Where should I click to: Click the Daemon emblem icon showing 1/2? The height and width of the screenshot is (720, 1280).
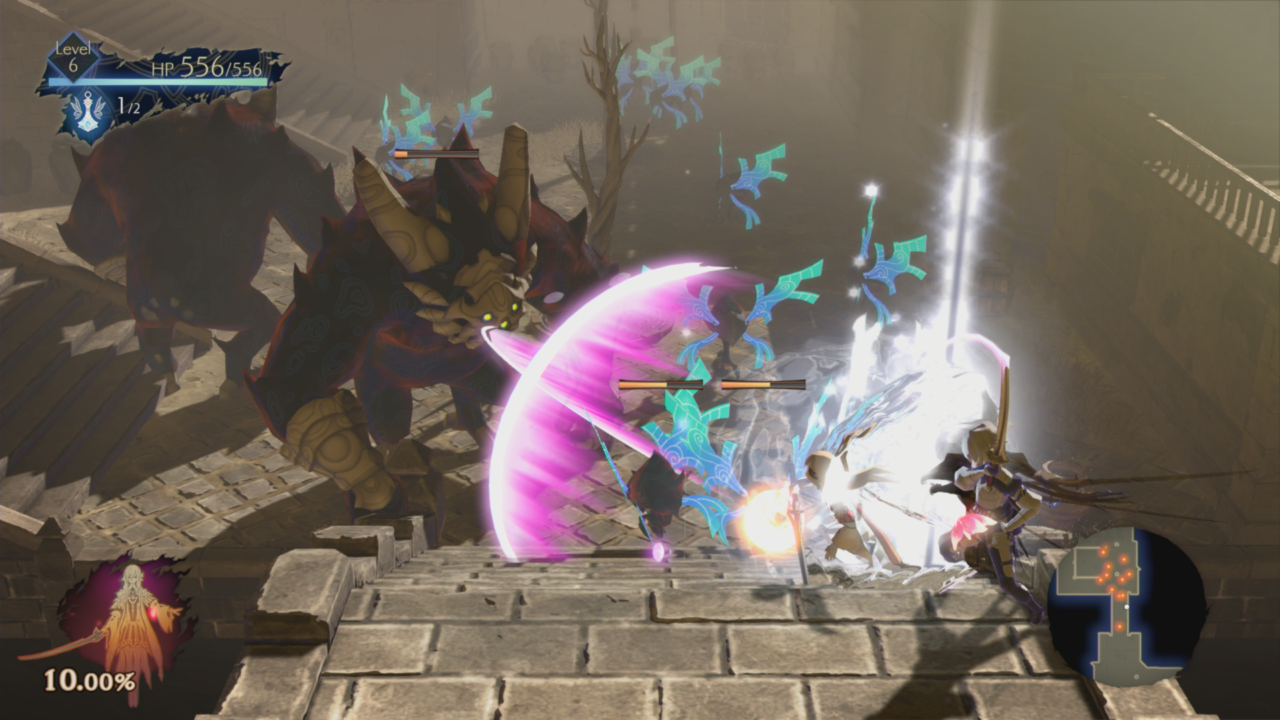point(88,113)
